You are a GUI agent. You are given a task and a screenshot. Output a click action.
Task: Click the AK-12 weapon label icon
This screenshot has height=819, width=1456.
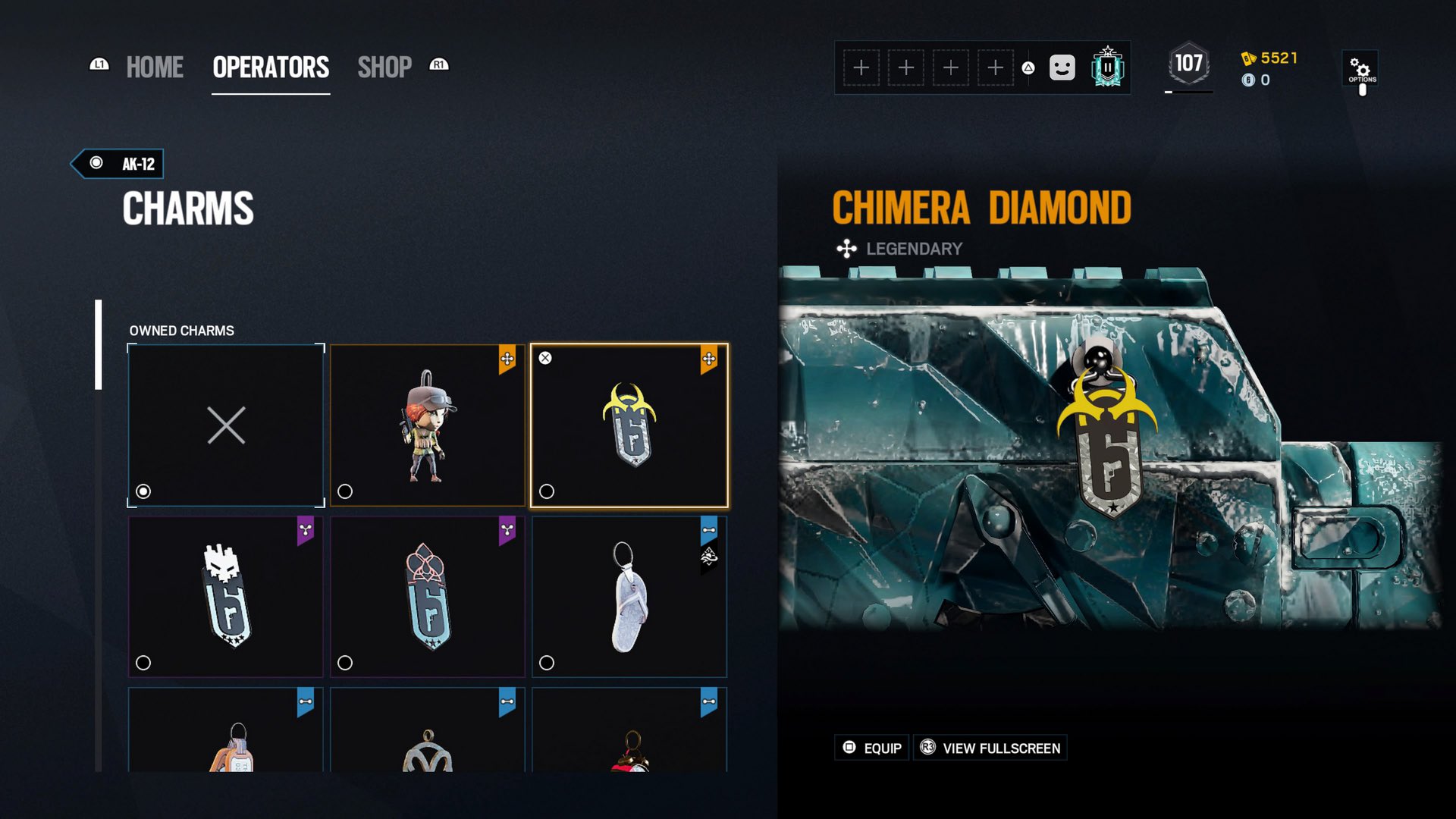95,163
